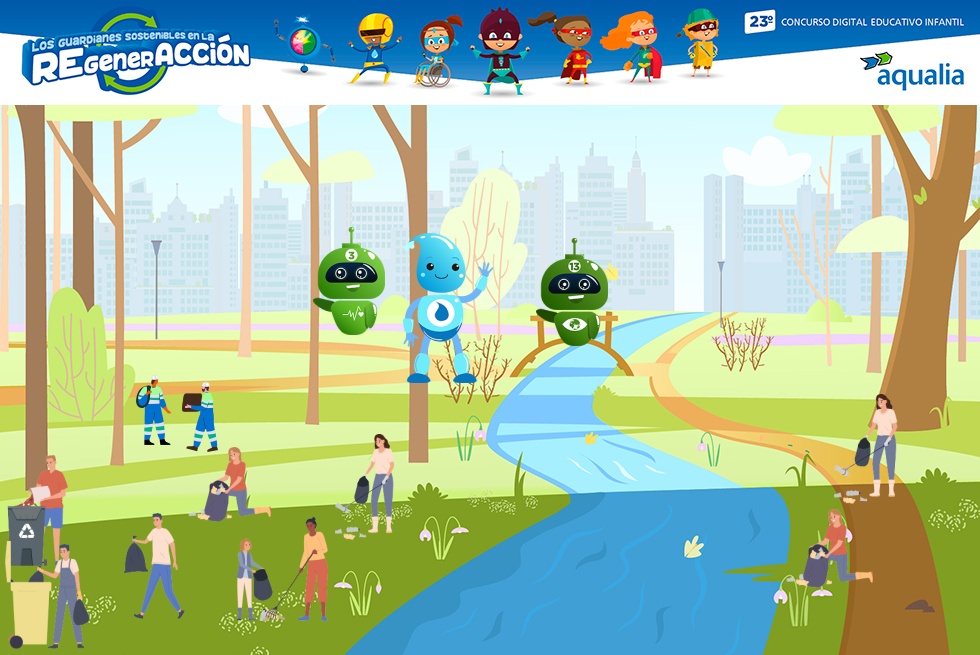Viewport: 980px width, 655px height.
Task: Visit the Aqualia logo link
Action: pos(912,70)
